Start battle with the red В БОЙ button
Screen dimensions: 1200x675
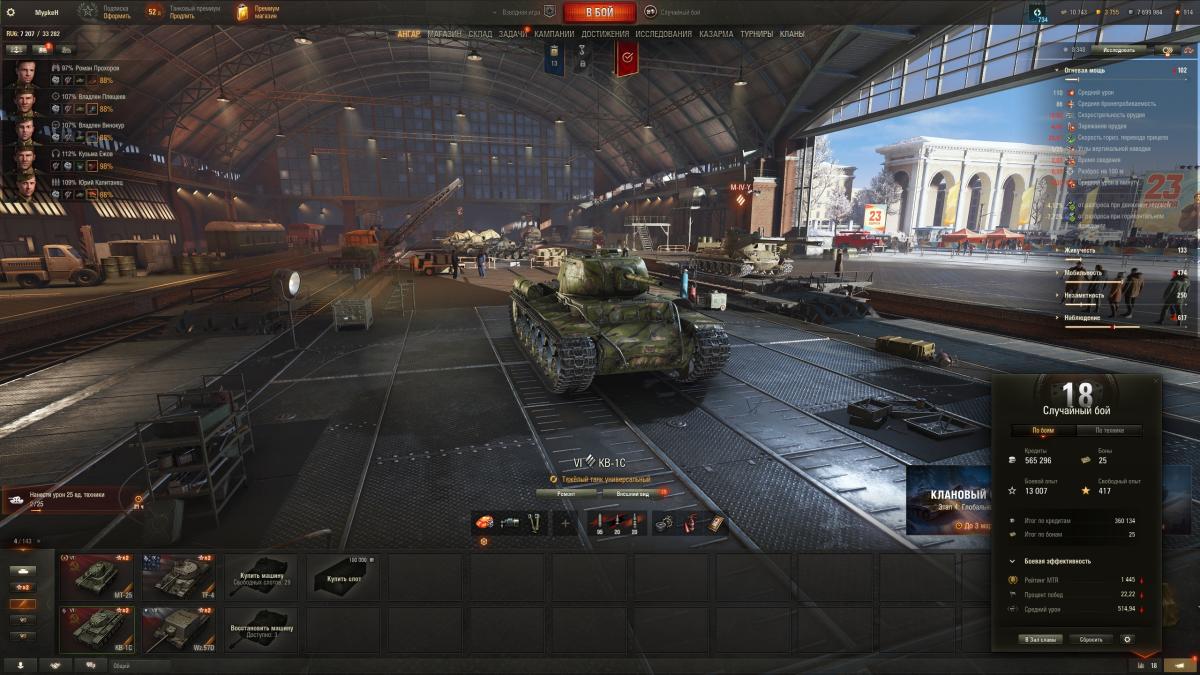point(599,12)
